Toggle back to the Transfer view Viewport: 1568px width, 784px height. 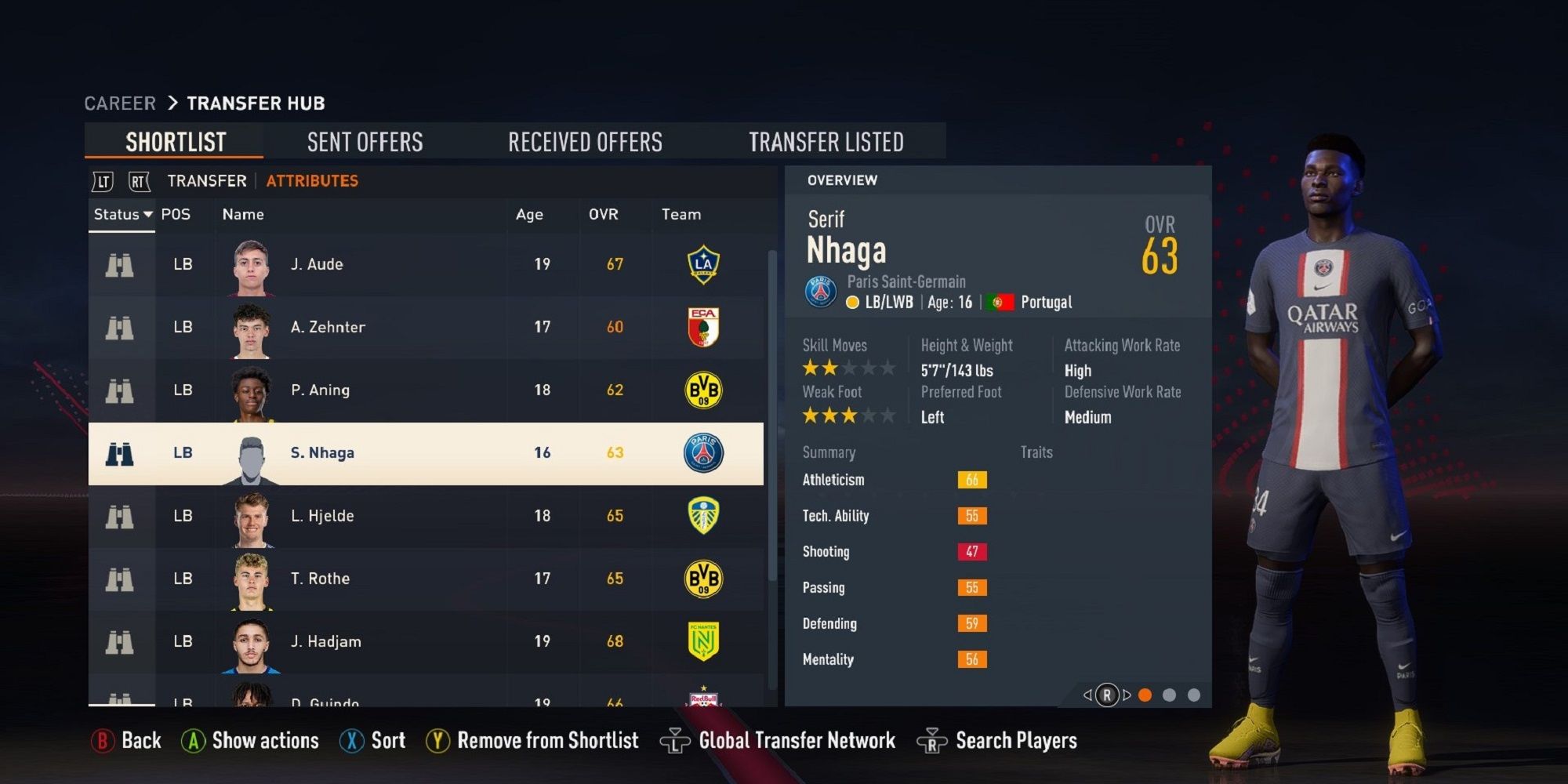(205, 180)
